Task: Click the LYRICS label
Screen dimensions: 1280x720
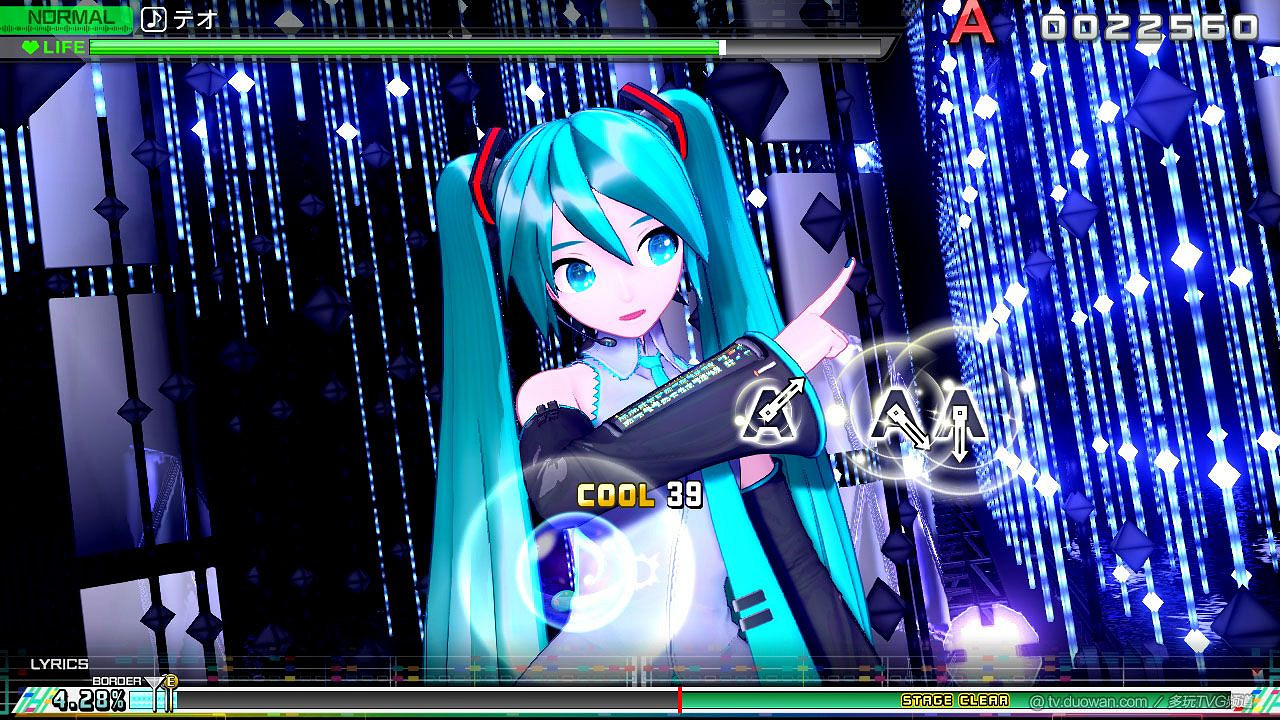Action: click(x=62, y=663)
